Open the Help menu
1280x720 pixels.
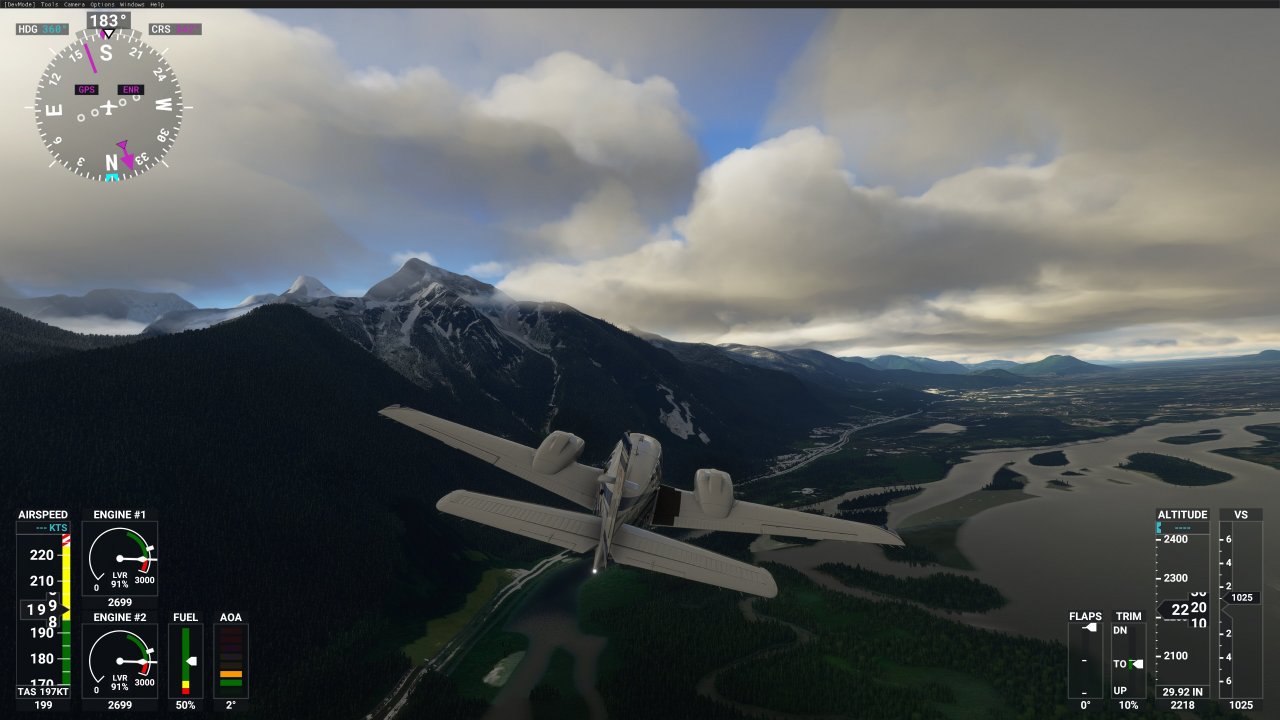[x=157, y=4]
